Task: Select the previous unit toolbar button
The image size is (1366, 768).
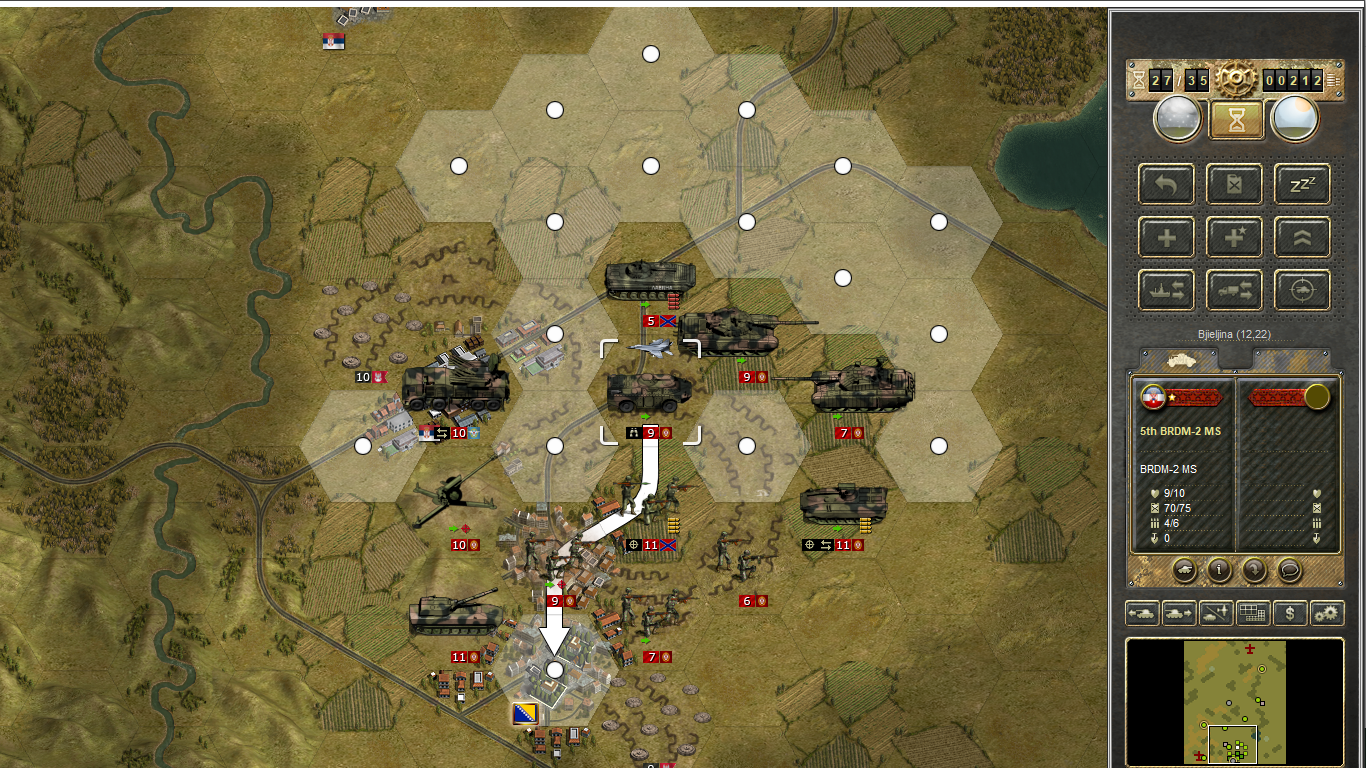Action: coord(1142,613)
